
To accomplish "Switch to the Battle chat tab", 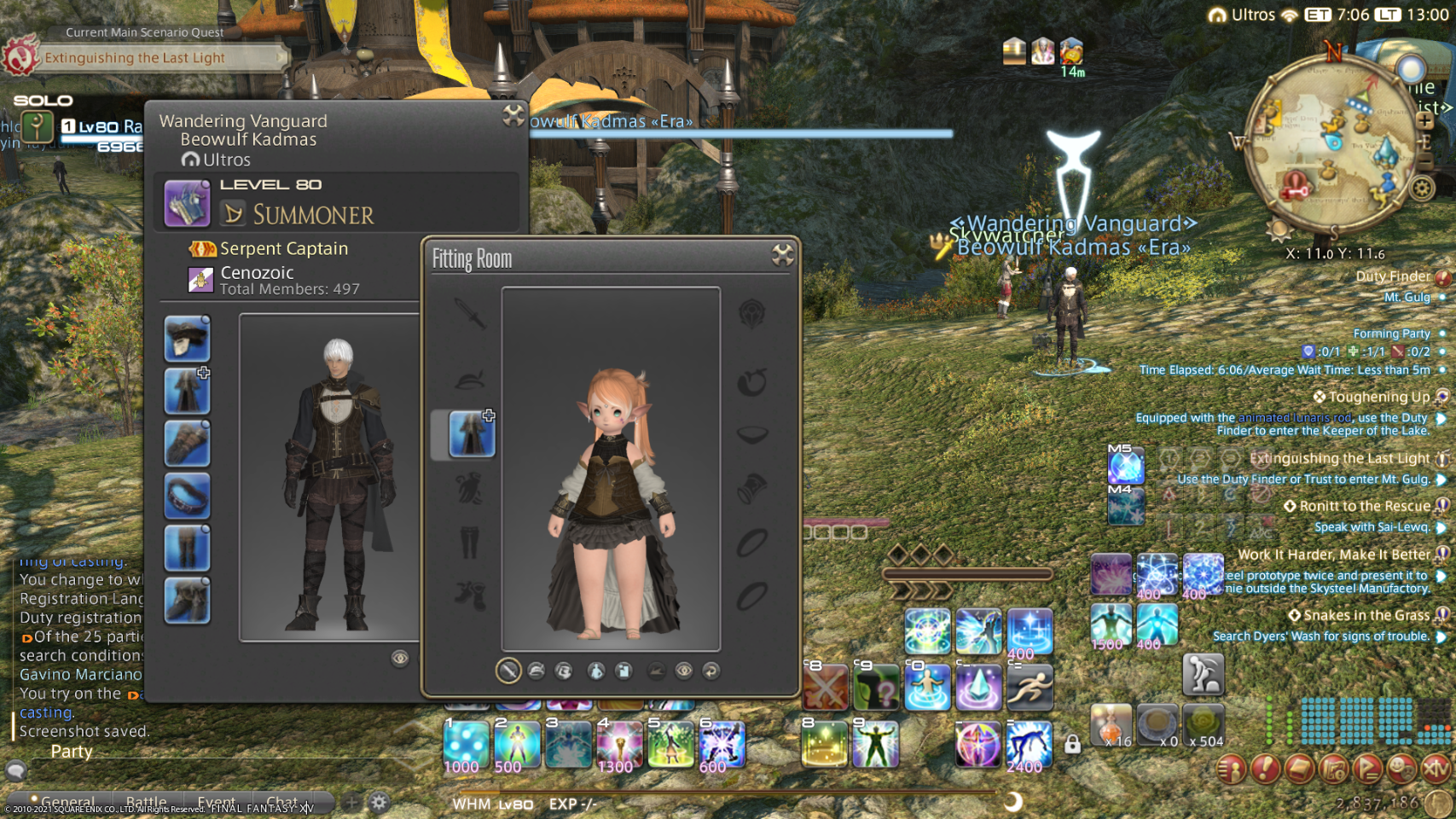I will pyautogui.click(x=146, y=802).
